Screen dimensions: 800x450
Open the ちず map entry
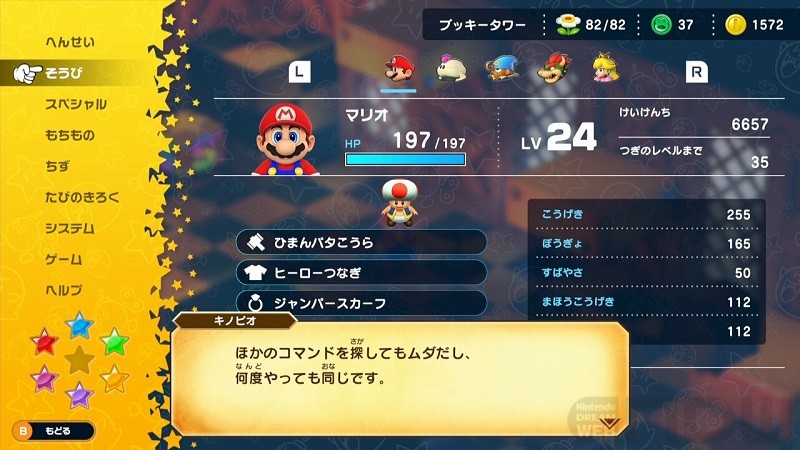[x=58, y=166]
